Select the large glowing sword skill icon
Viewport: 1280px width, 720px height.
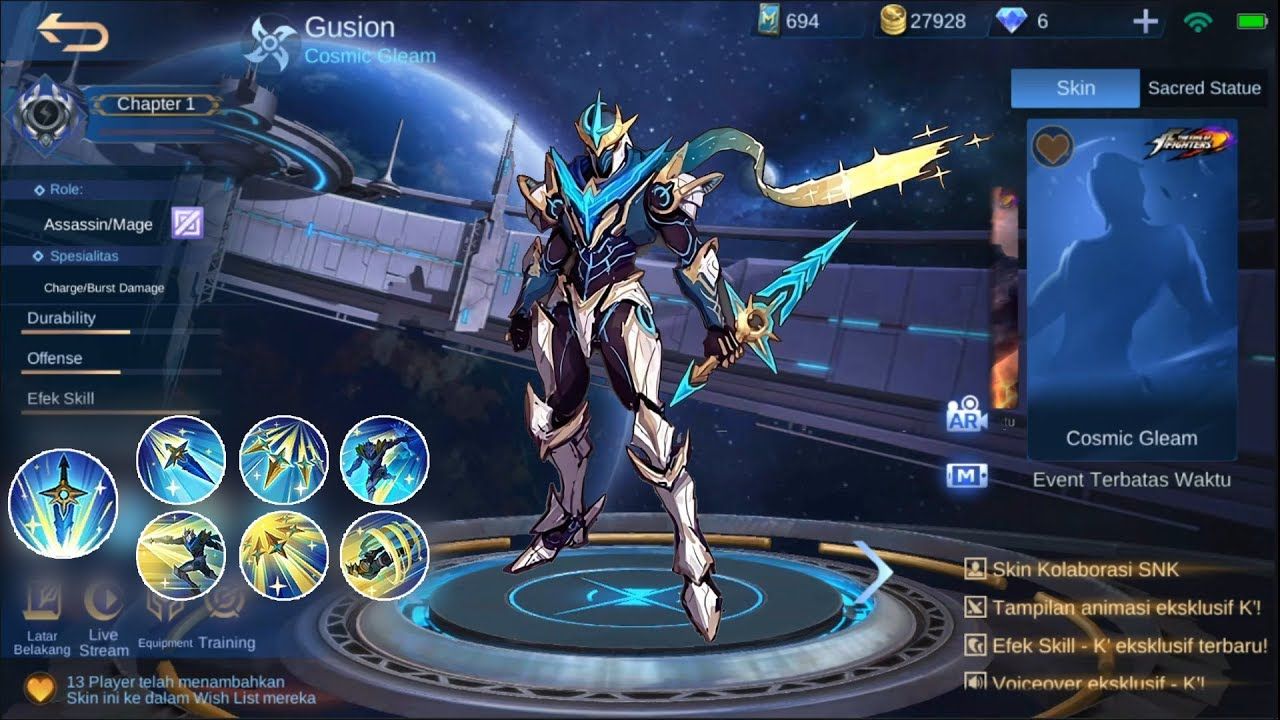click(x=63, y=503)
